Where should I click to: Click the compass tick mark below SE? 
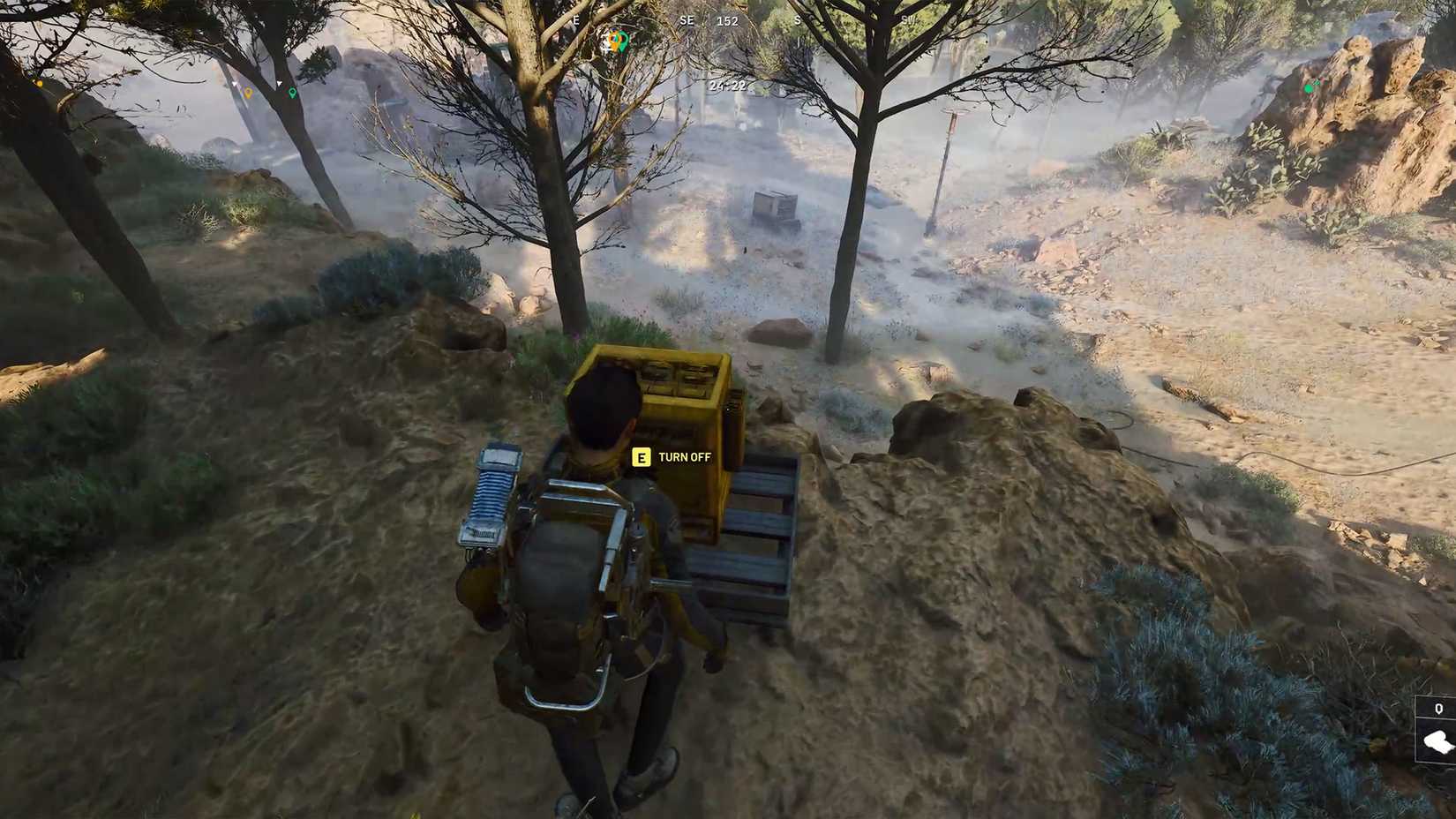(x=687, y=42)
